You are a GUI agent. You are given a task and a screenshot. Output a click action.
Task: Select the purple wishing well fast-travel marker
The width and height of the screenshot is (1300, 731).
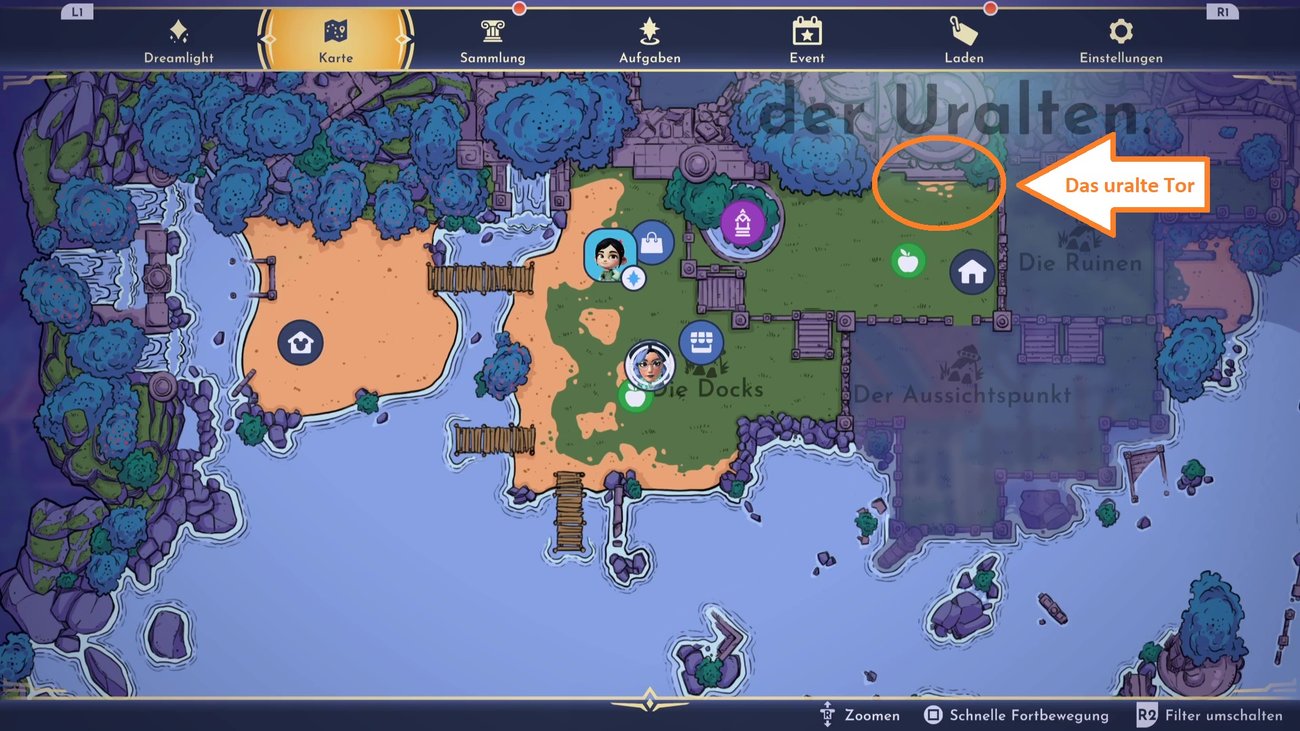coord(740,224)
